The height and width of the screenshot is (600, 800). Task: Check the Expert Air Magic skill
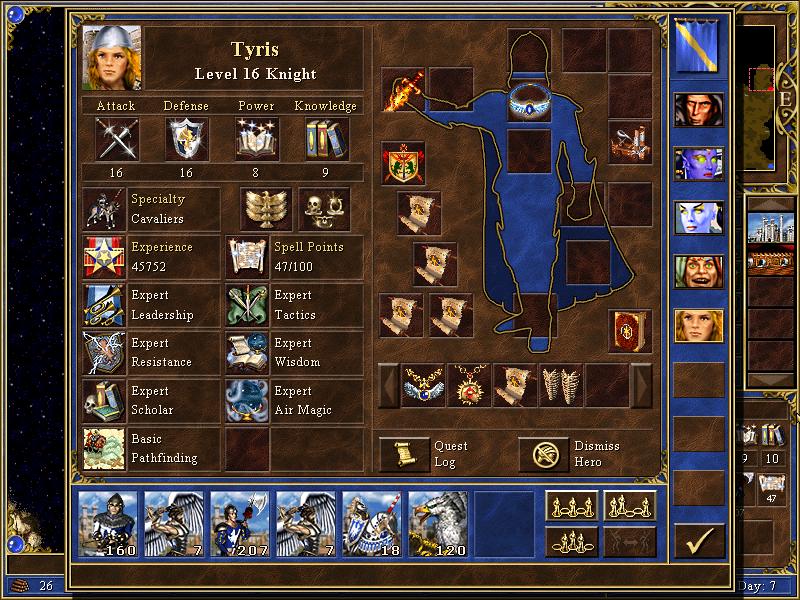point(247,401)
